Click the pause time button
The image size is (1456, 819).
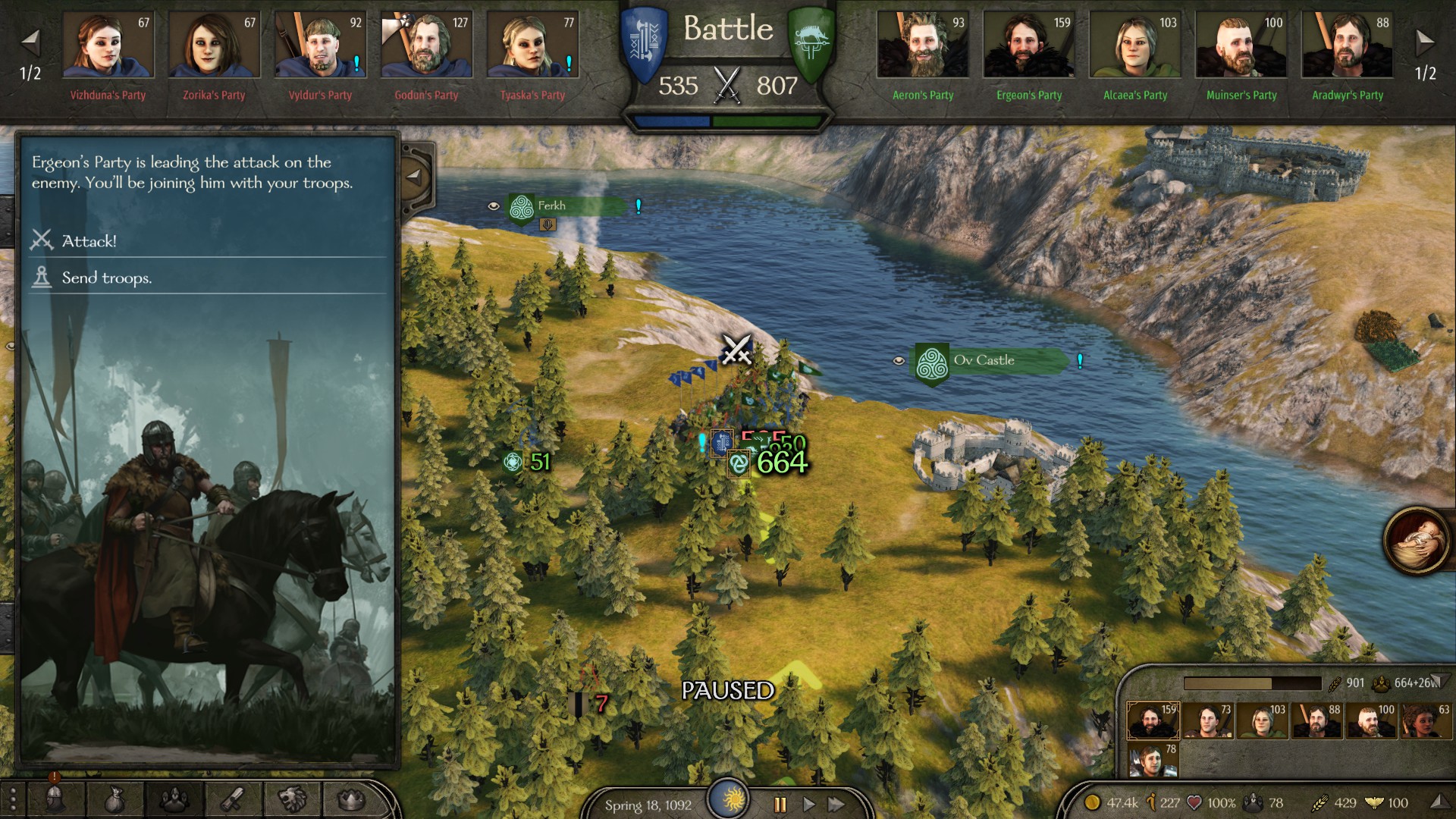click(x=780, y=805)
